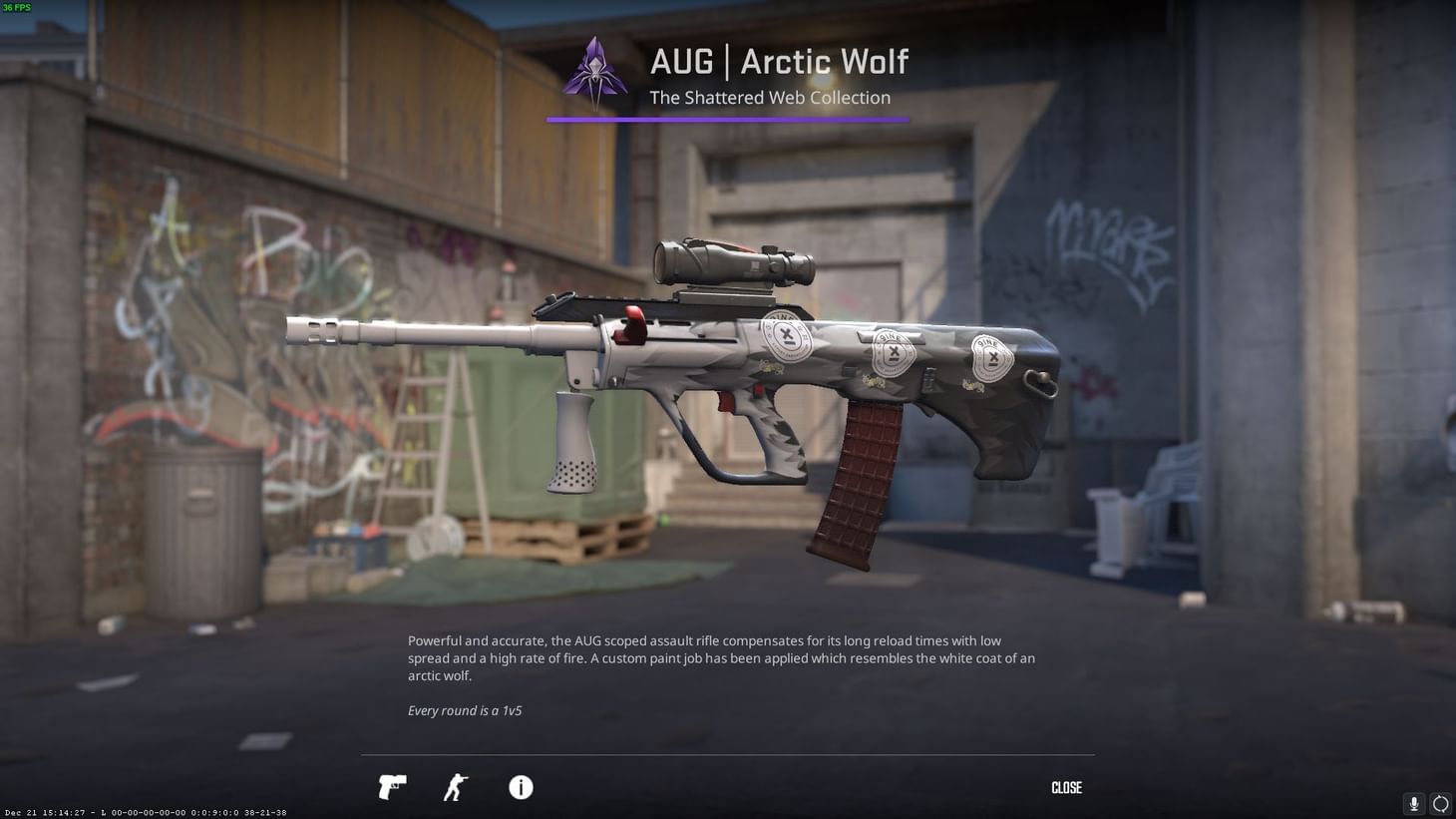Click the microphone icon bottom right
Viewport: 1456px width, 819px height.
click(x=1413, y=803)
